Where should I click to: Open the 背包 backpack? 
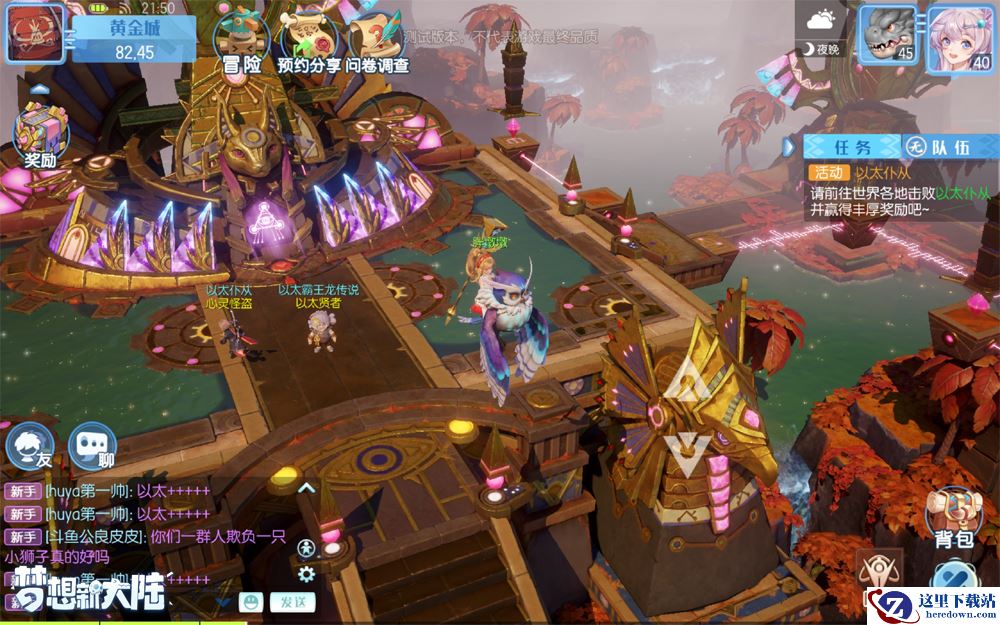click(x=954, y=518)
